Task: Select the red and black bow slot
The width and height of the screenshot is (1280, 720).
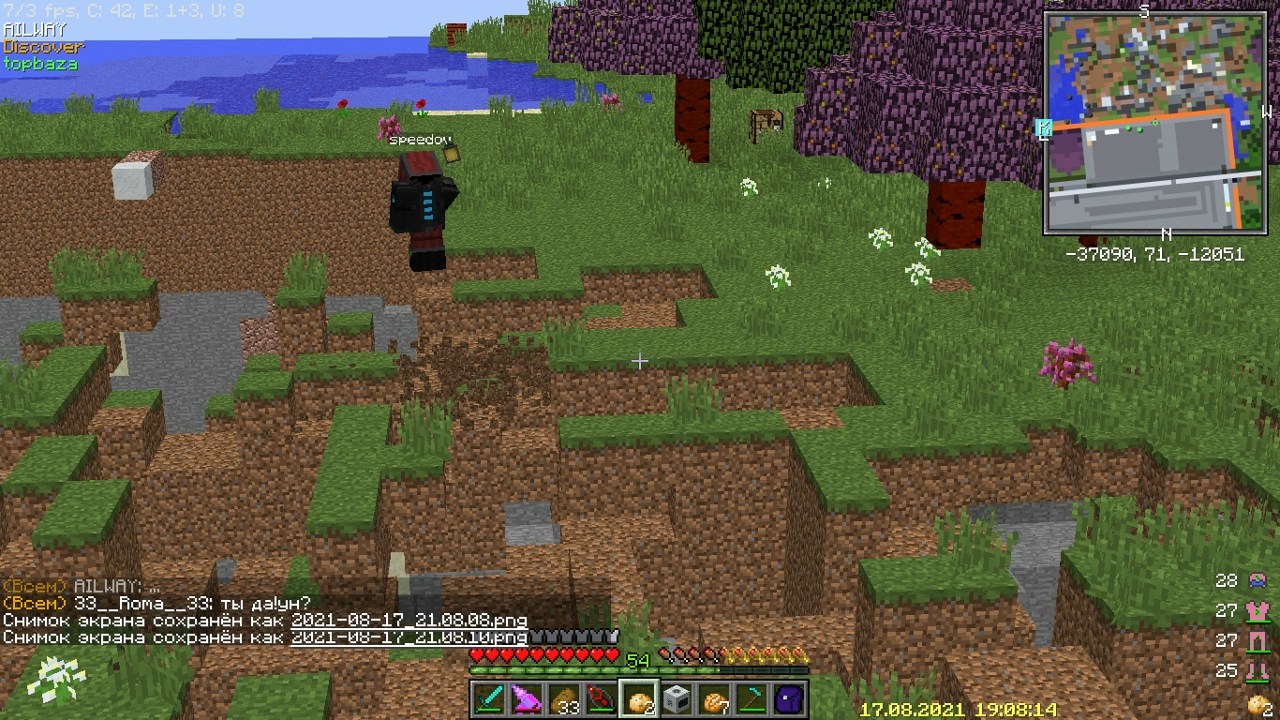Action: click(x=602, y=699)
